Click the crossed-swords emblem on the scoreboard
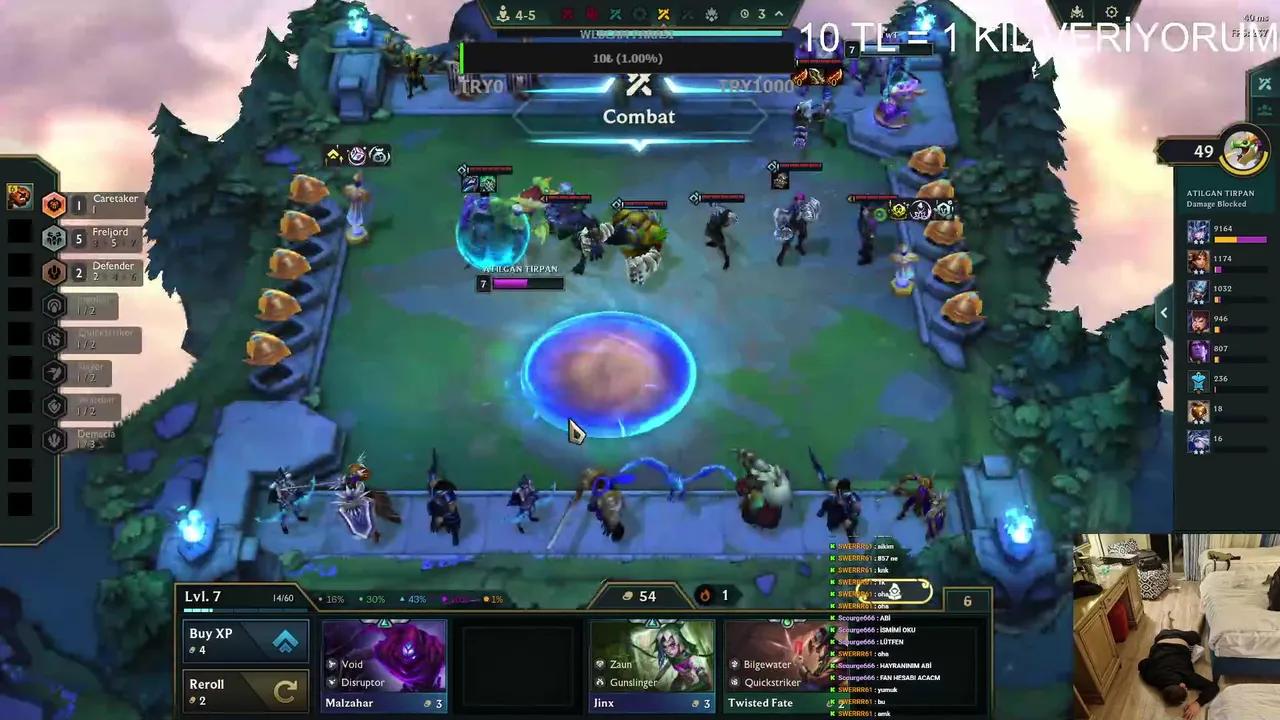 point(664,14)
